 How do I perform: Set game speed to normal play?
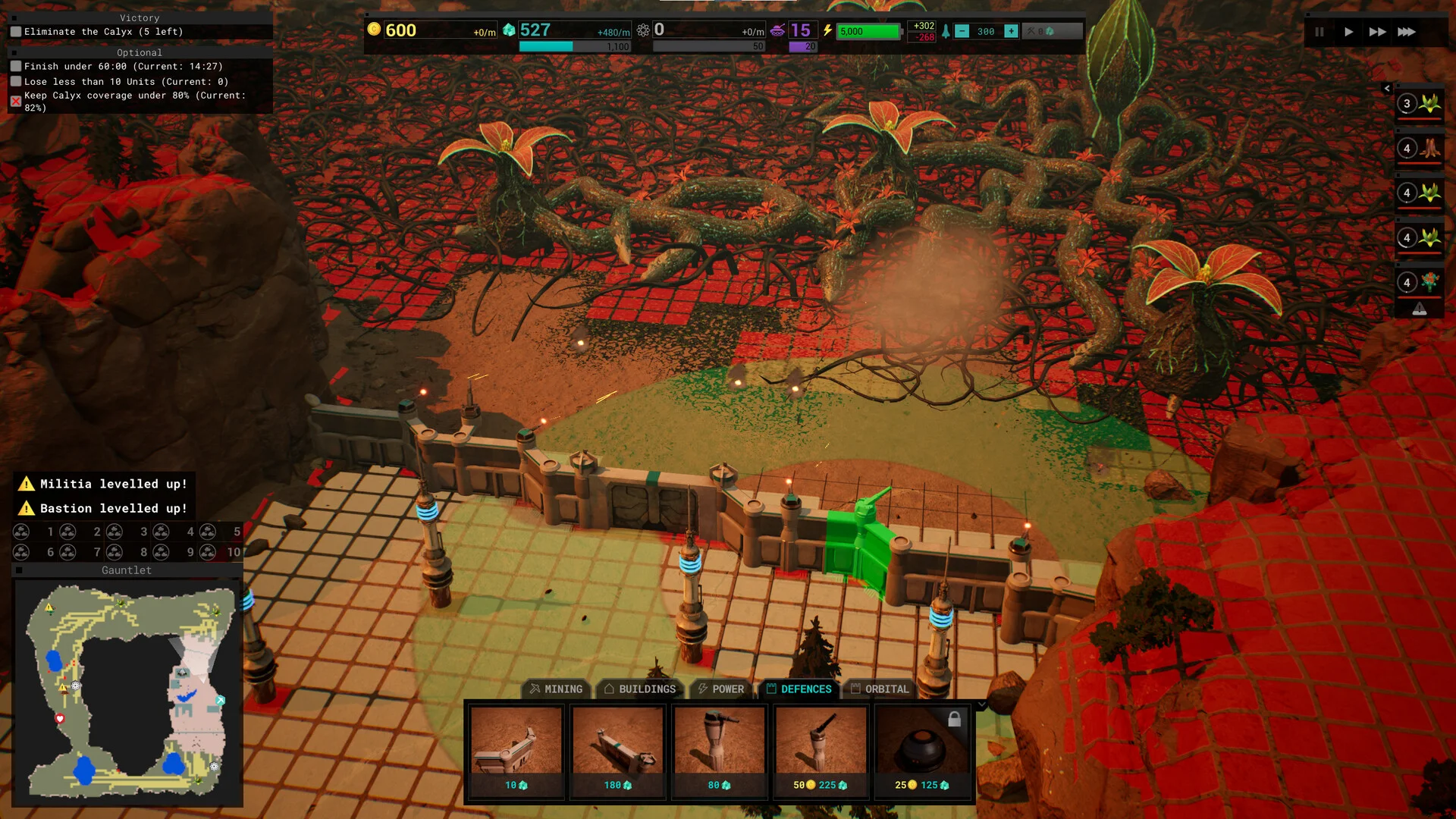[x=1348, y=32]
